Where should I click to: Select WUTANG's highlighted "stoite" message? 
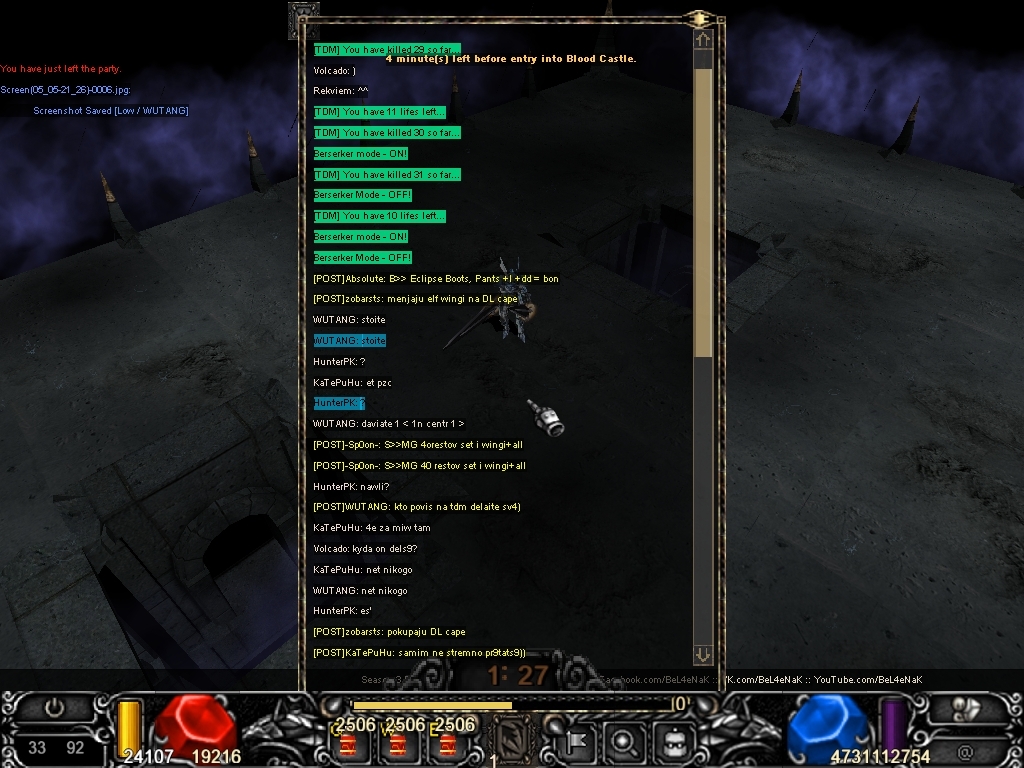[349, 341]
